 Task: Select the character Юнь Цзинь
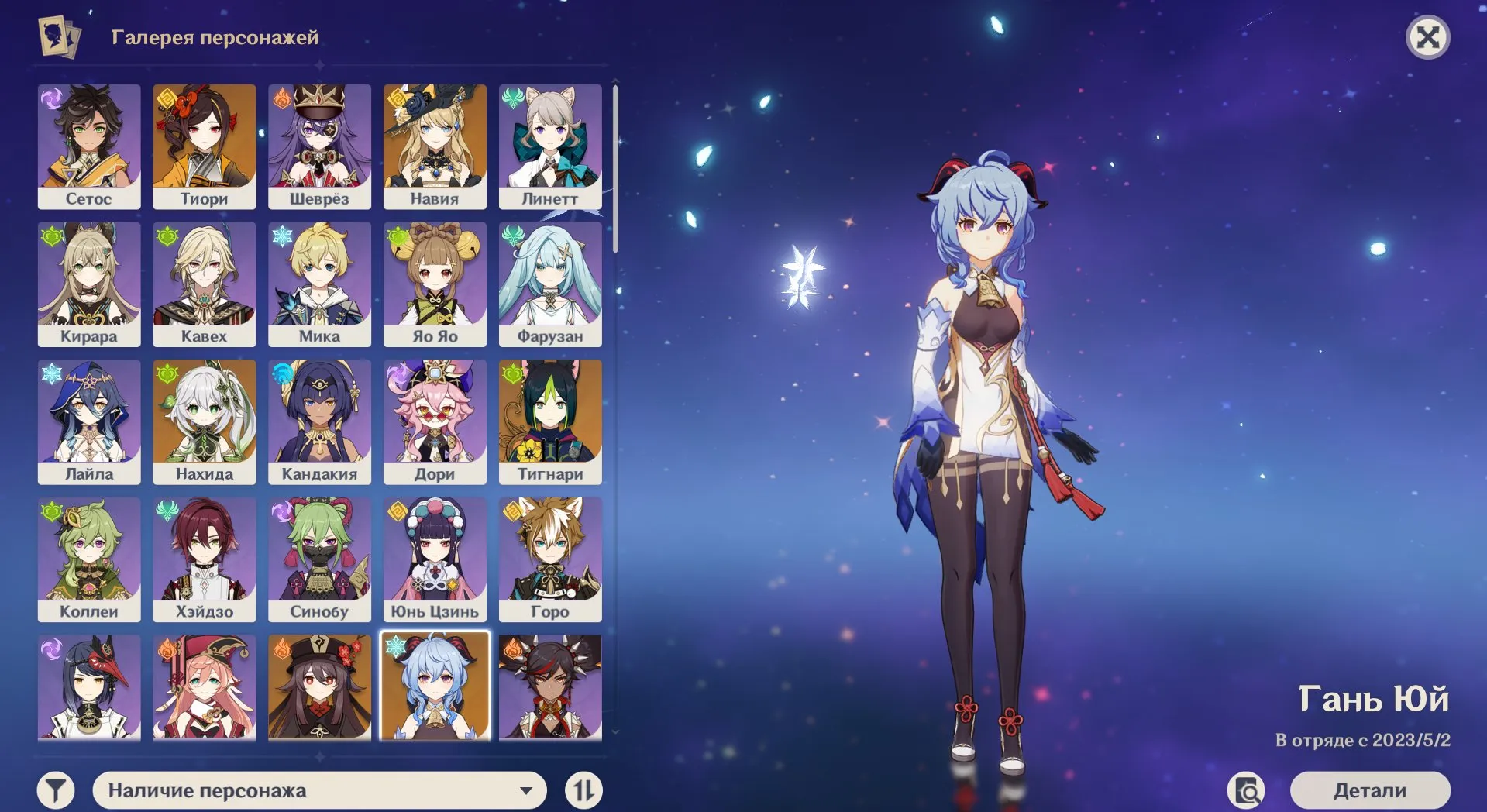435,559
